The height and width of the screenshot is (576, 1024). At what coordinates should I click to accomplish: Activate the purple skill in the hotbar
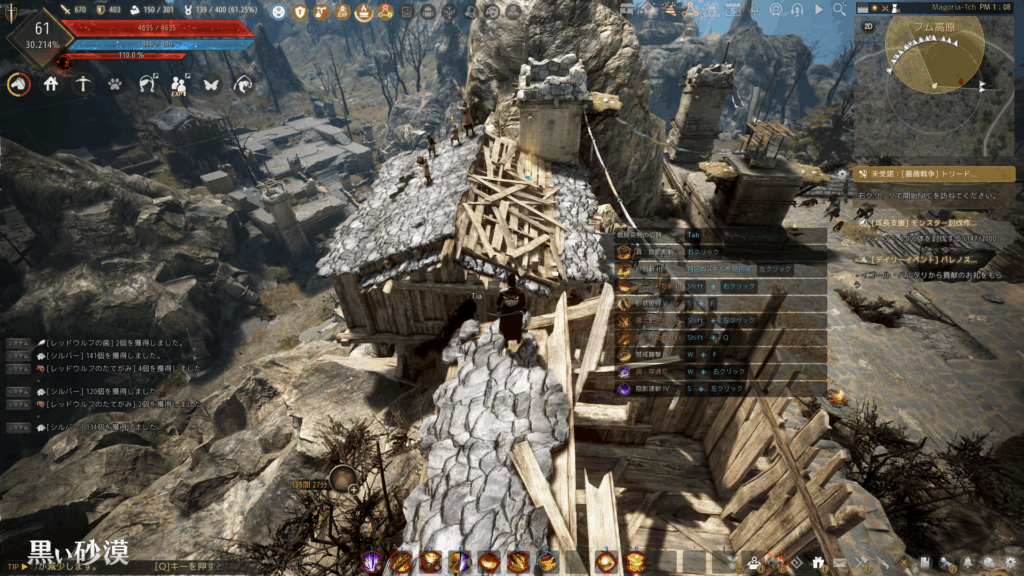[x=372, y=562]
